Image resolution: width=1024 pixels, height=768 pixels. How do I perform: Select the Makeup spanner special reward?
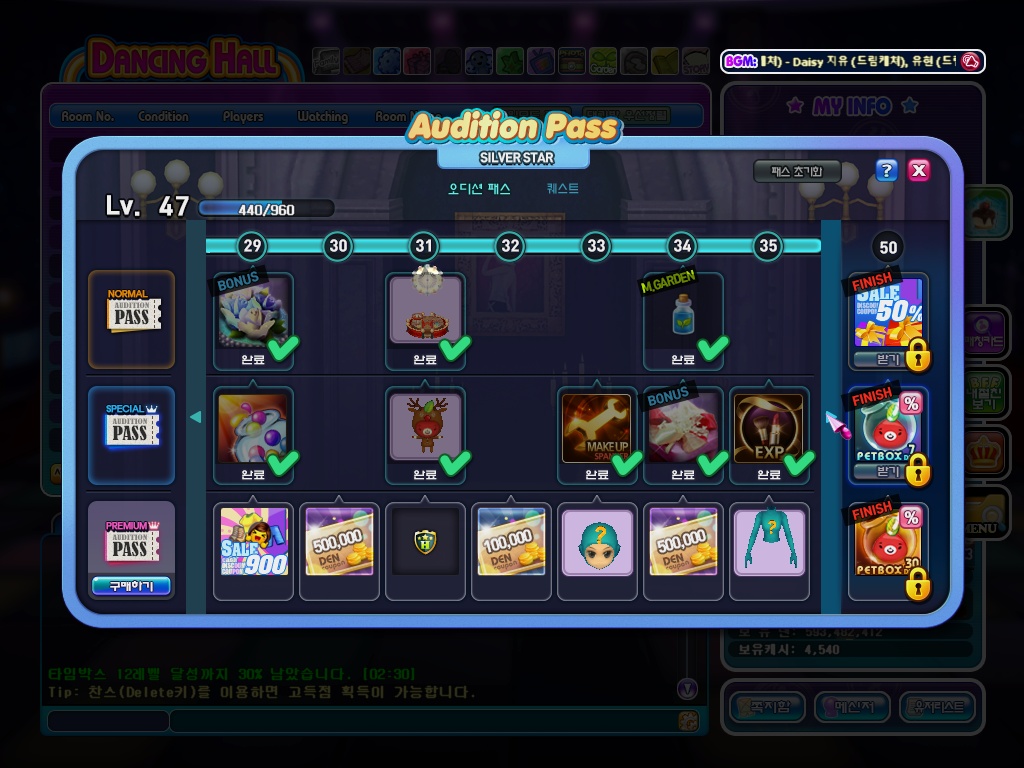(596, 428)
